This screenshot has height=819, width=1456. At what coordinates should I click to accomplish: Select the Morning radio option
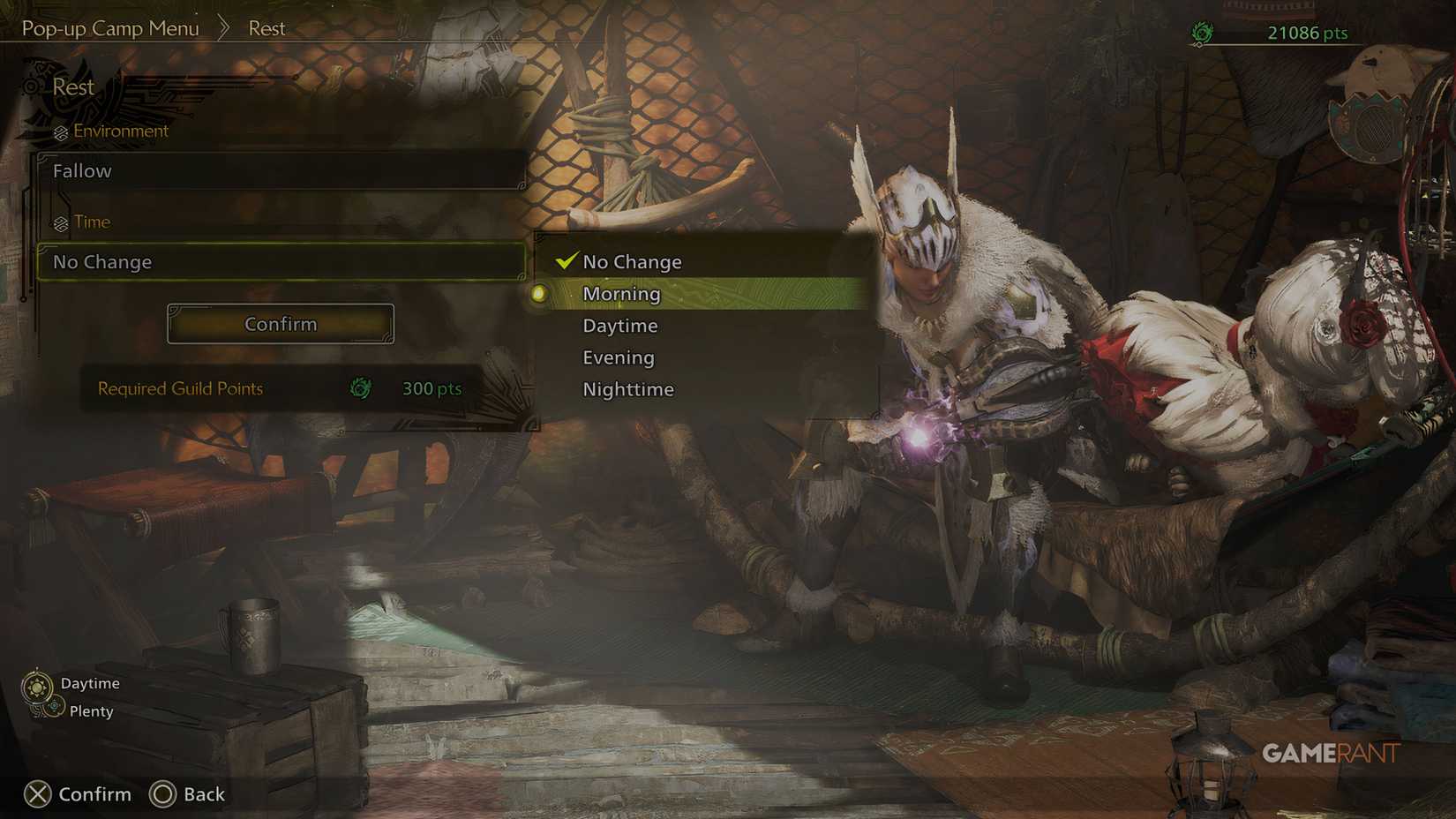point(539,293)
